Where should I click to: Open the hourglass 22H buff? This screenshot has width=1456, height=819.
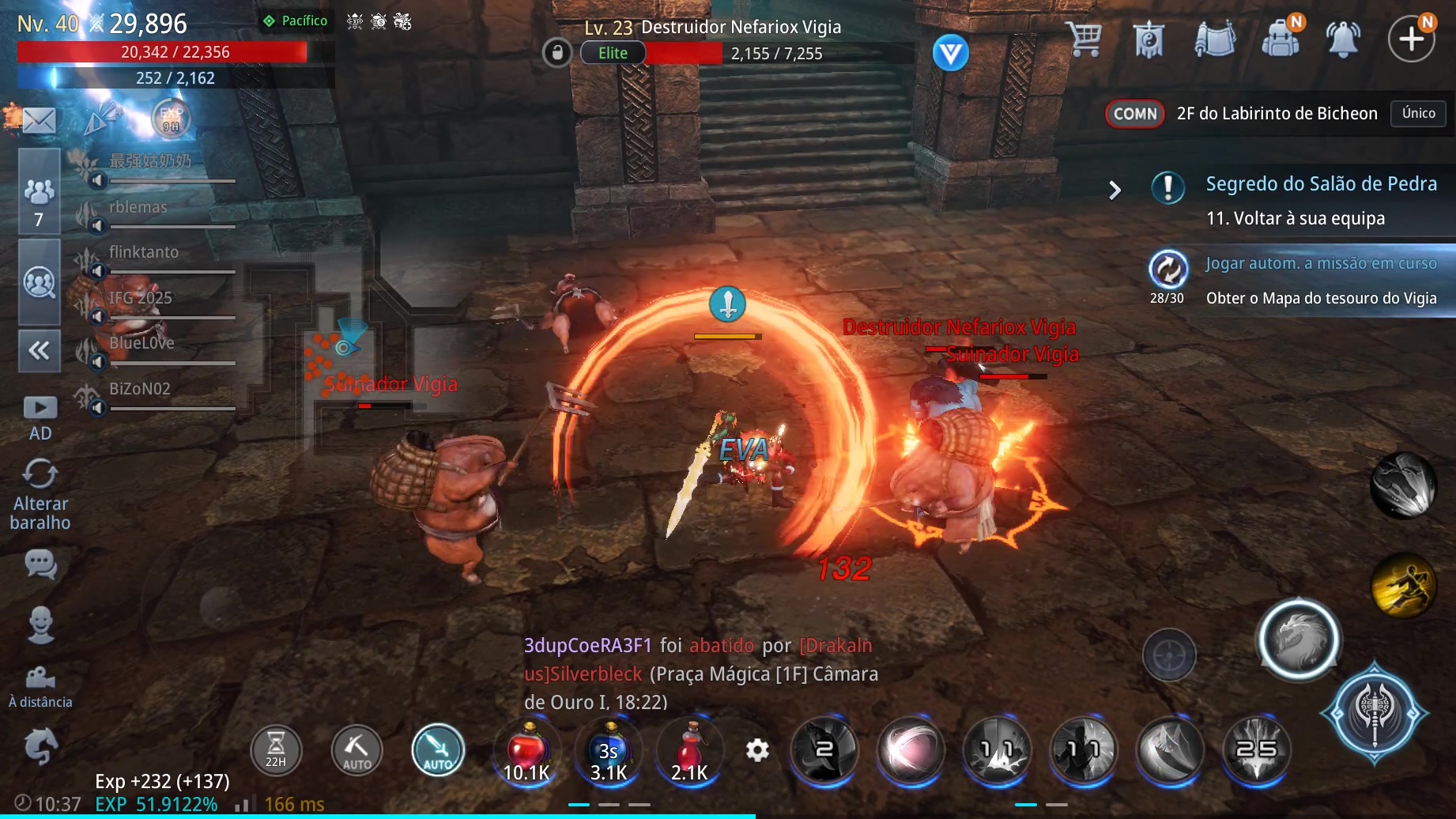pyautogui.click(x=276, y=750)
